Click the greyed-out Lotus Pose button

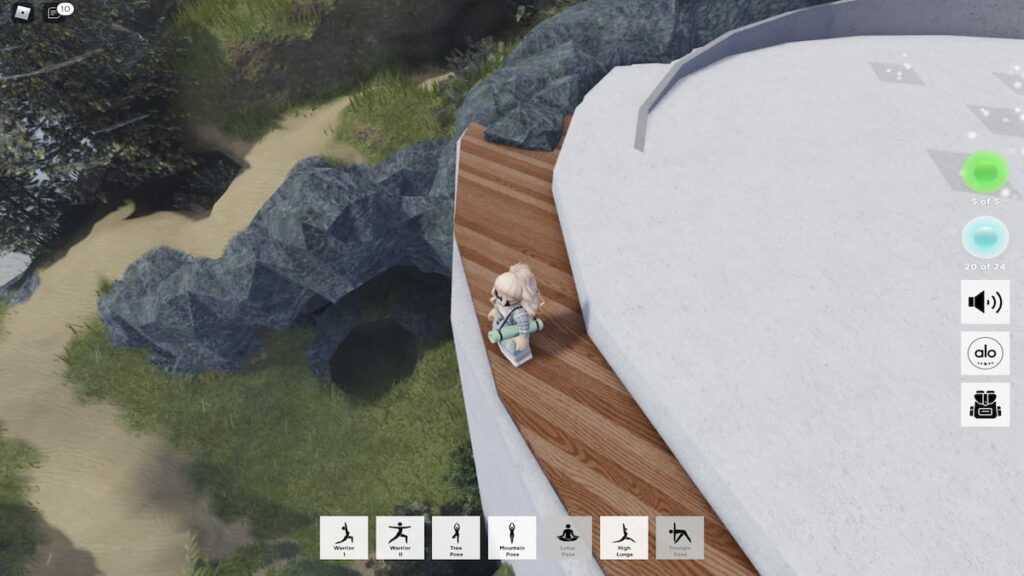(568, 537)
